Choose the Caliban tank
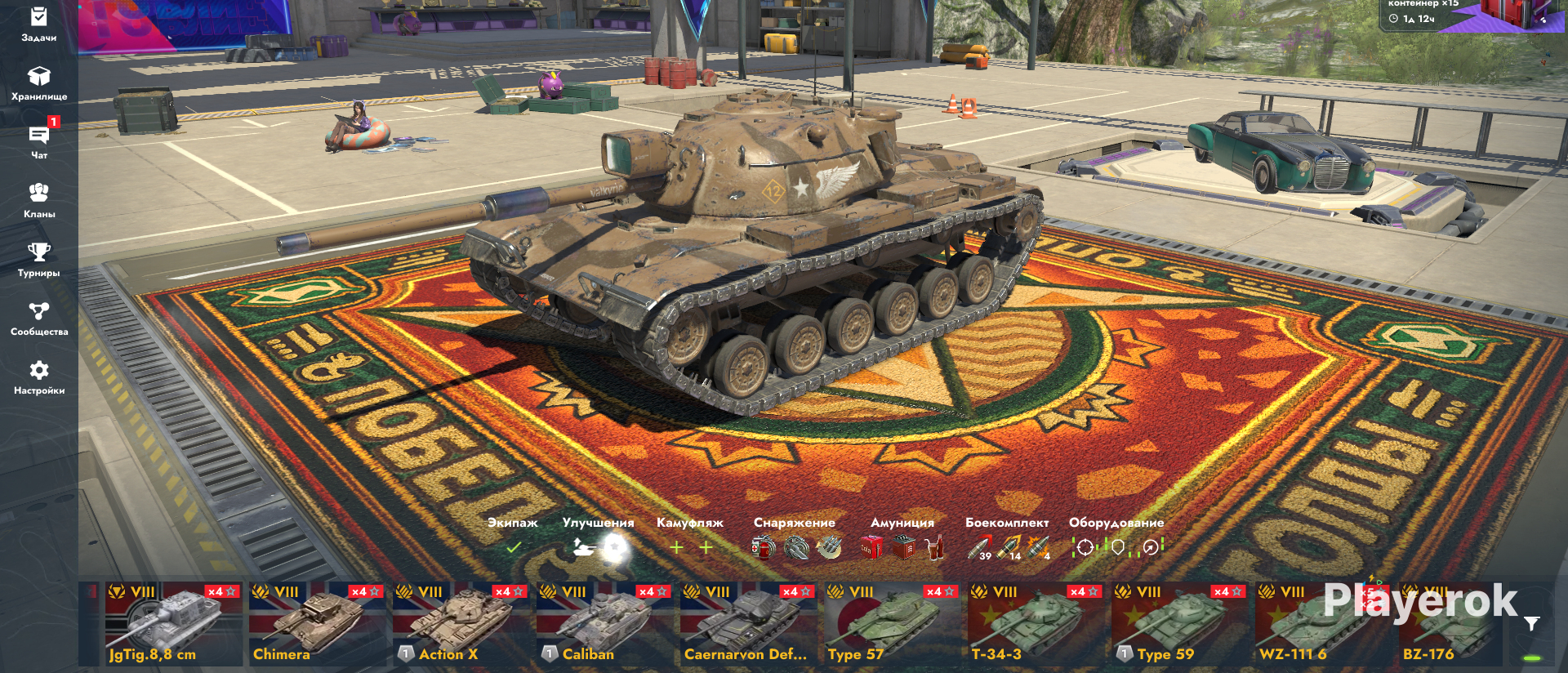This screenshot has height=673, width=1568. [604, 624]
